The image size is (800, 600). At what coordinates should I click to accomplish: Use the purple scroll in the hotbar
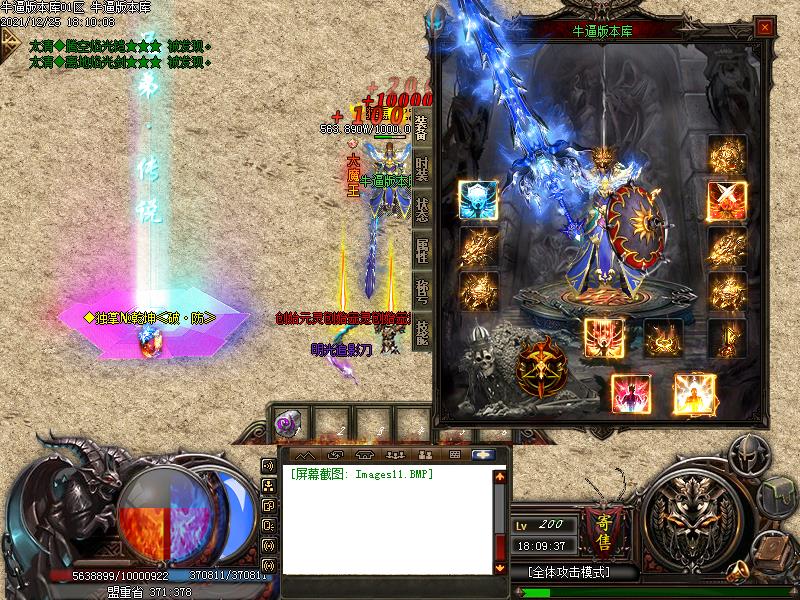click(x=285, y=424)
